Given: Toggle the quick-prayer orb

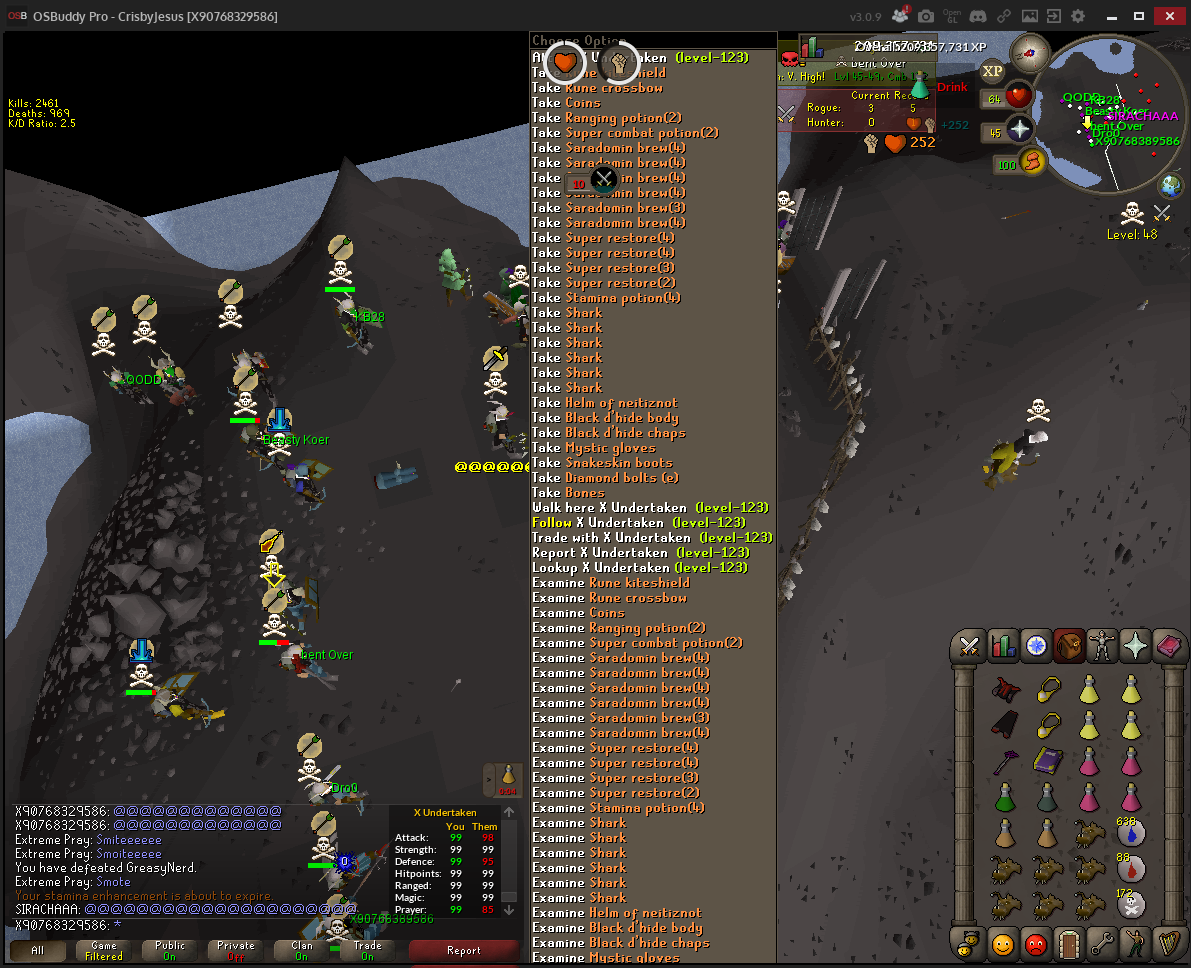Looking at the screenshot, I should click(x=1018, y=129).
